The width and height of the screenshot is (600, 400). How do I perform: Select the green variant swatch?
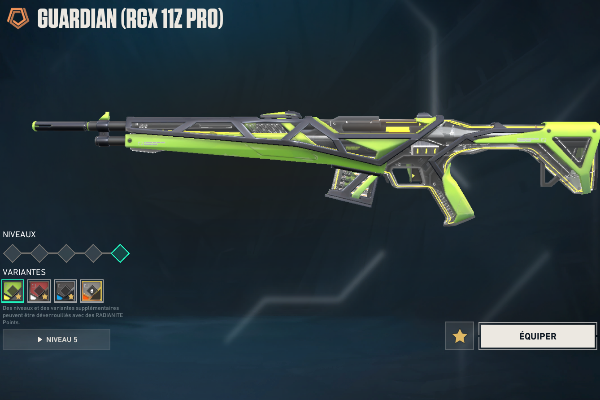tap(14, 291)
